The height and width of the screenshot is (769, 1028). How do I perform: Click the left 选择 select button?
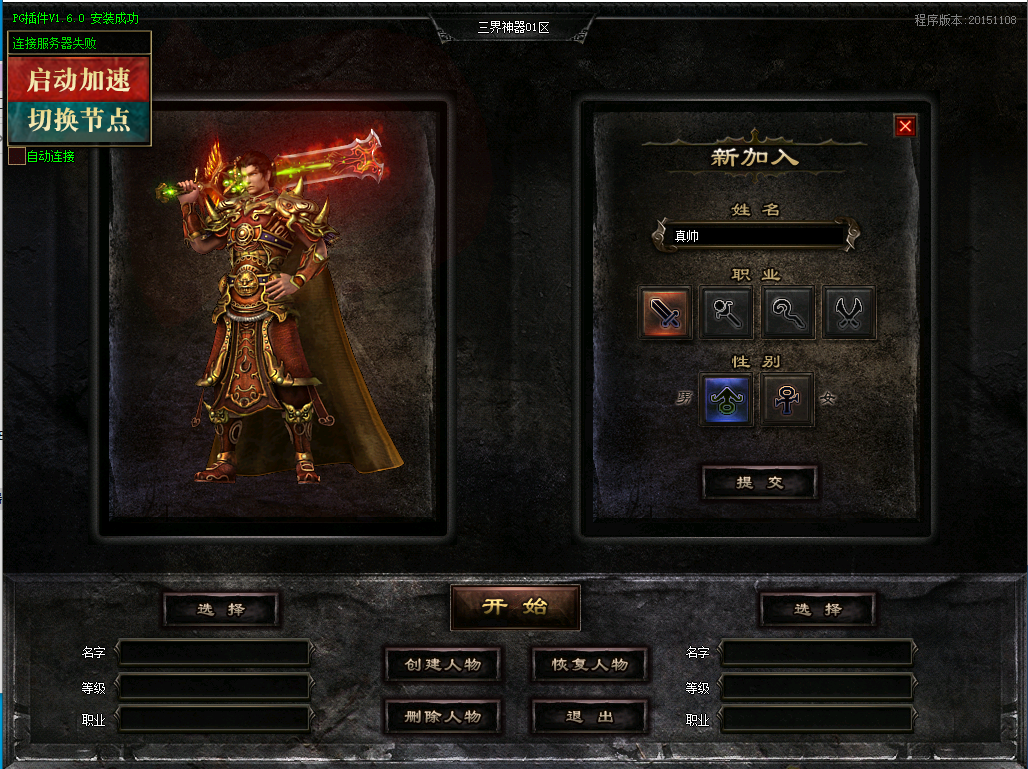coord(221,609)
